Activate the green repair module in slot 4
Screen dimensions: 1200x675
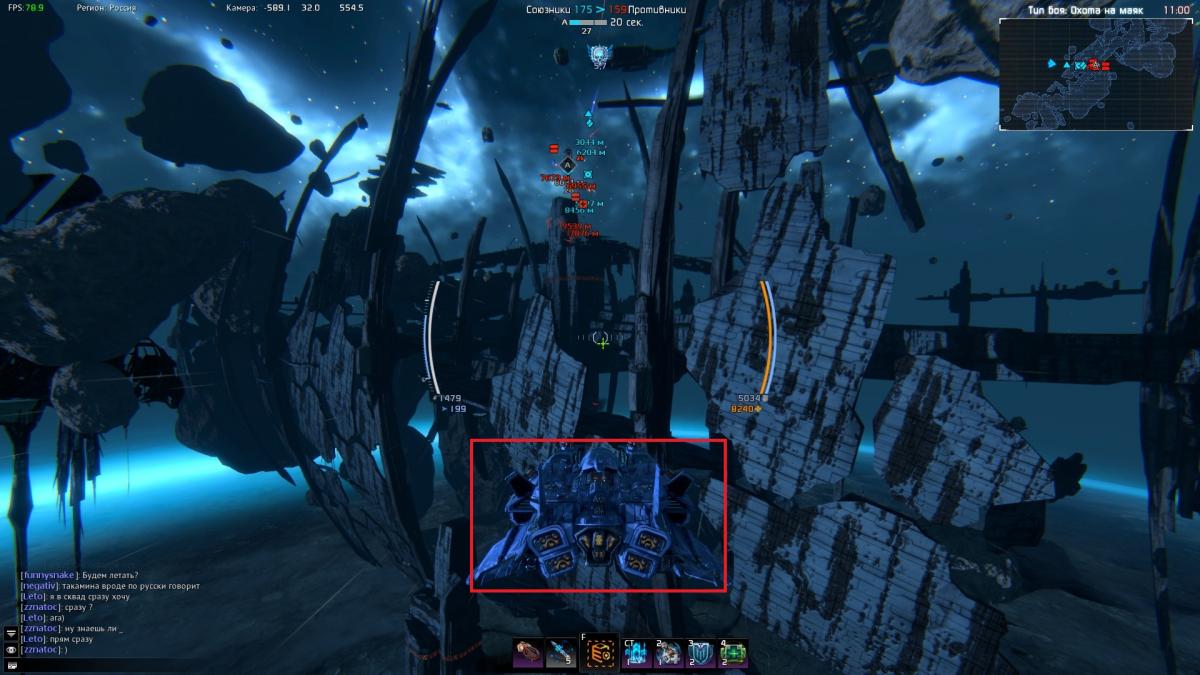[x=734, y=654]
